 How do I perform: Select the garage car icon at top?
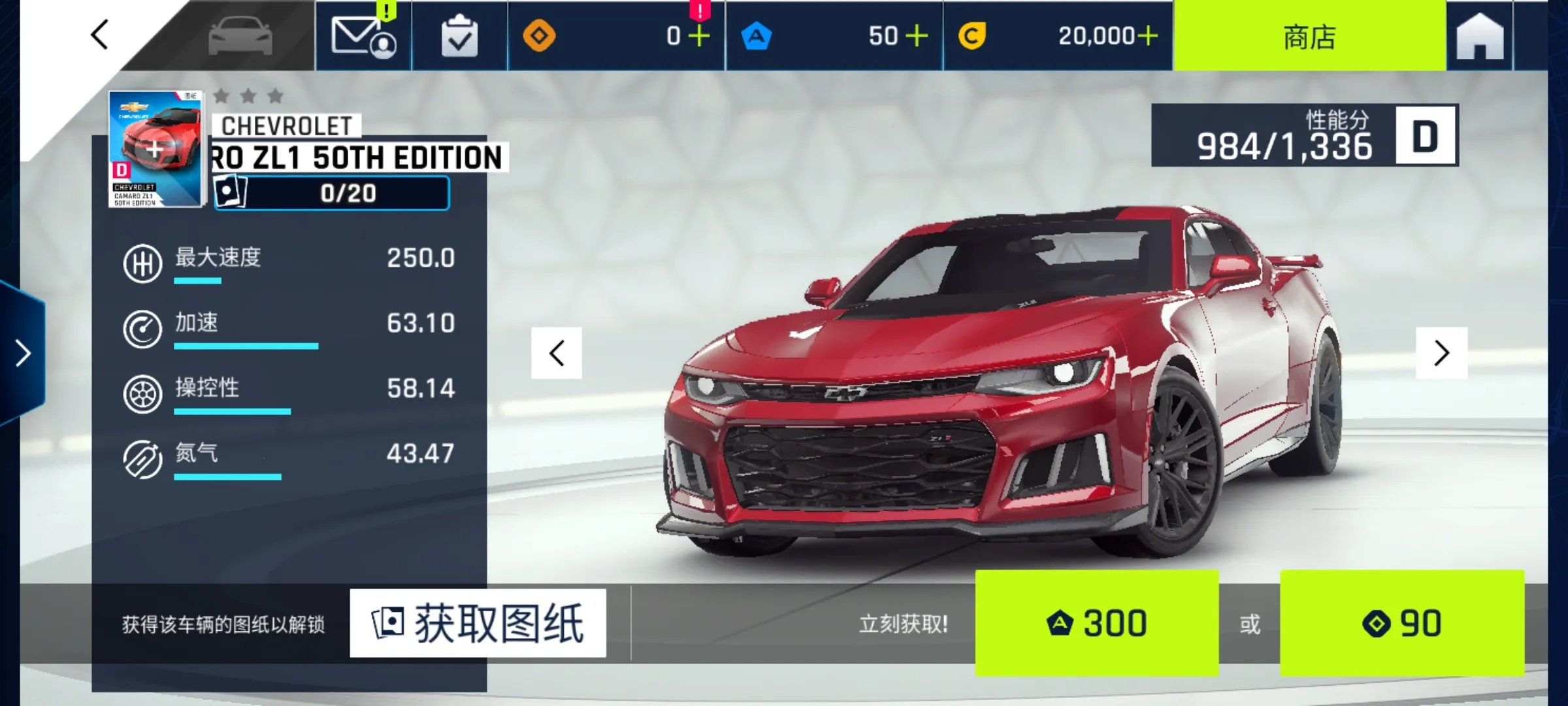[242, 36]
